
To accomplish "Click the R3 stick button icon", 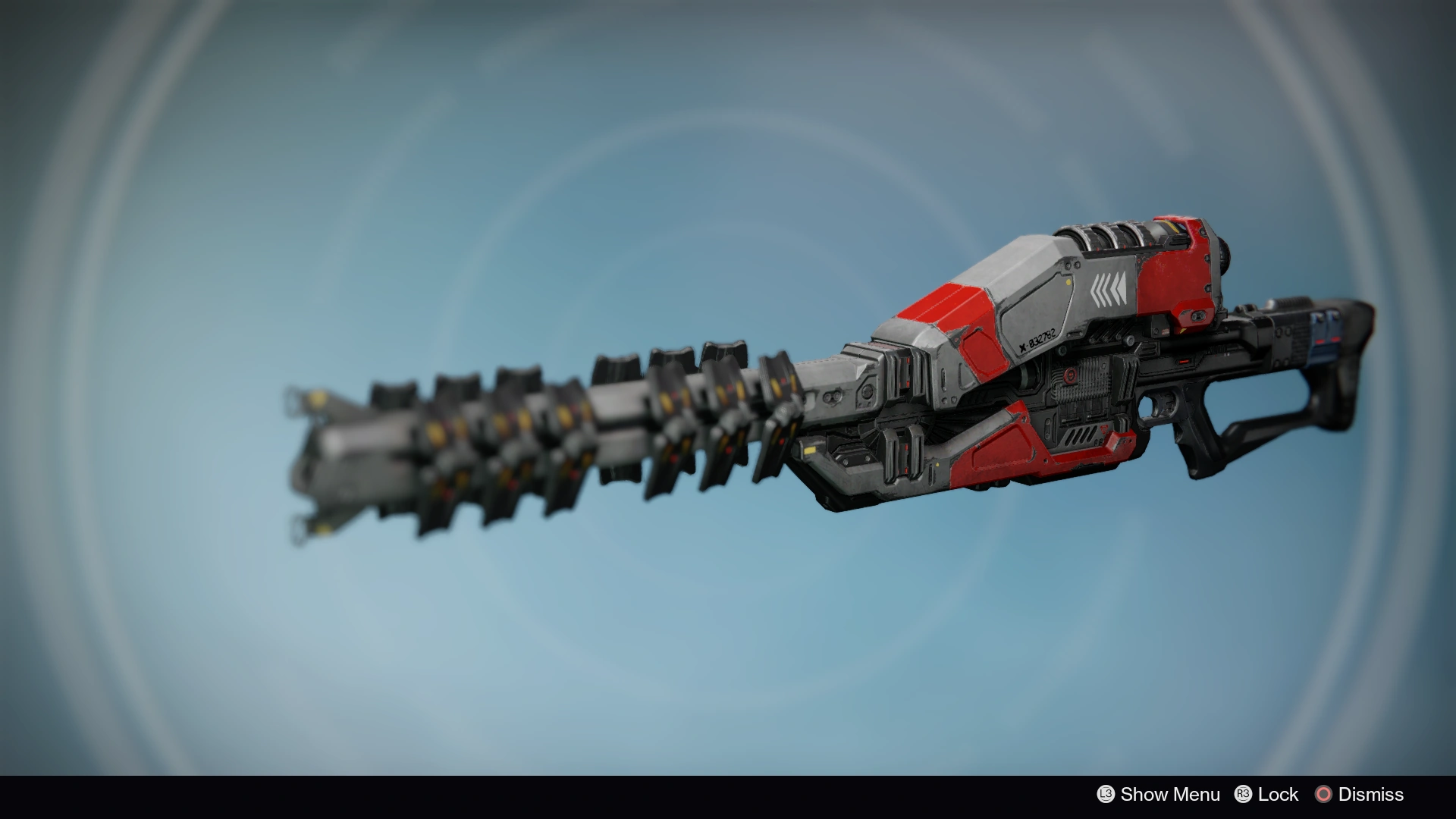I will point(1244,794).
